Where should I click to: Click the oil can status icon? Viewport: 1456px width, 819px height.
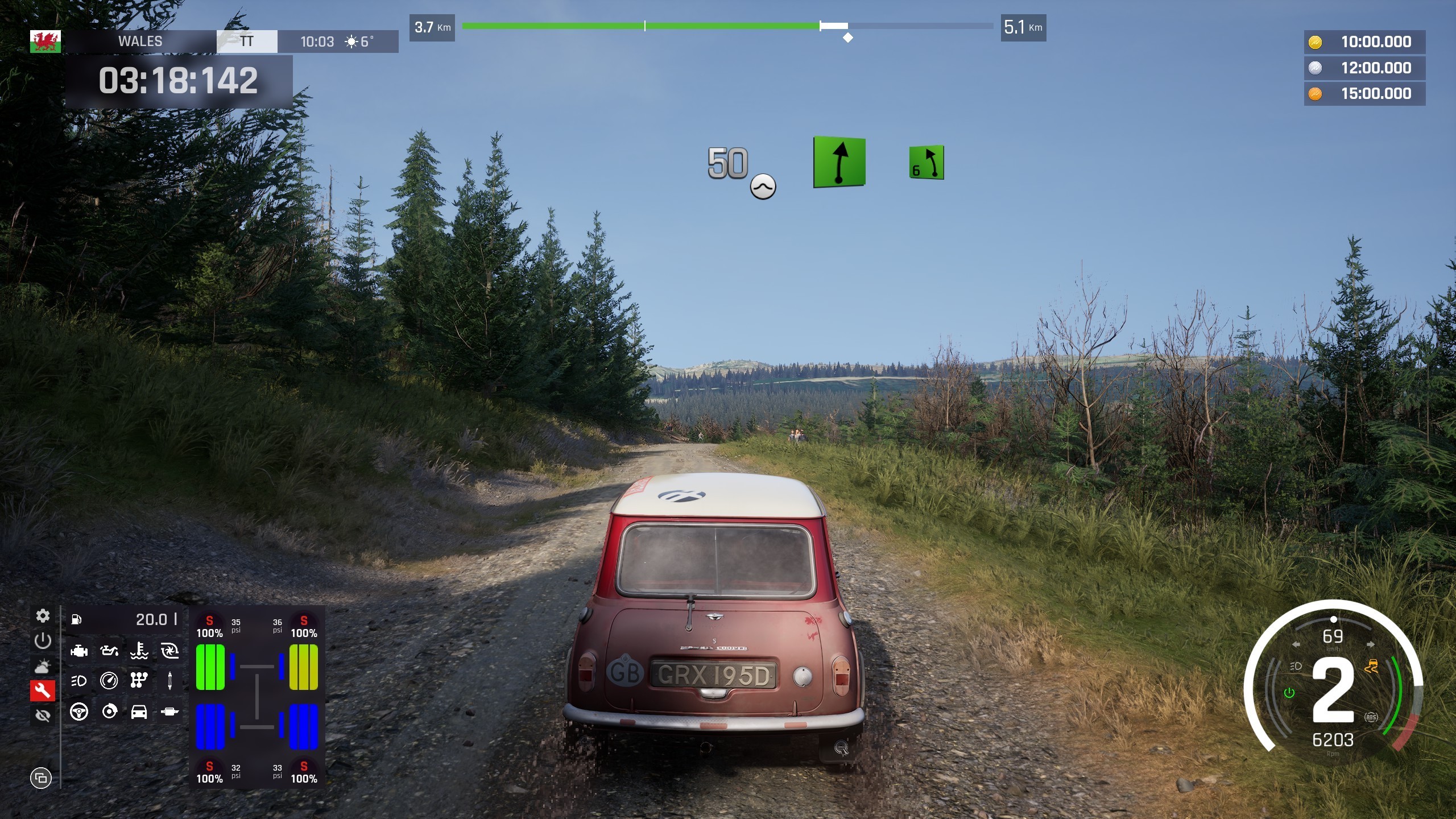click(109, 651)
